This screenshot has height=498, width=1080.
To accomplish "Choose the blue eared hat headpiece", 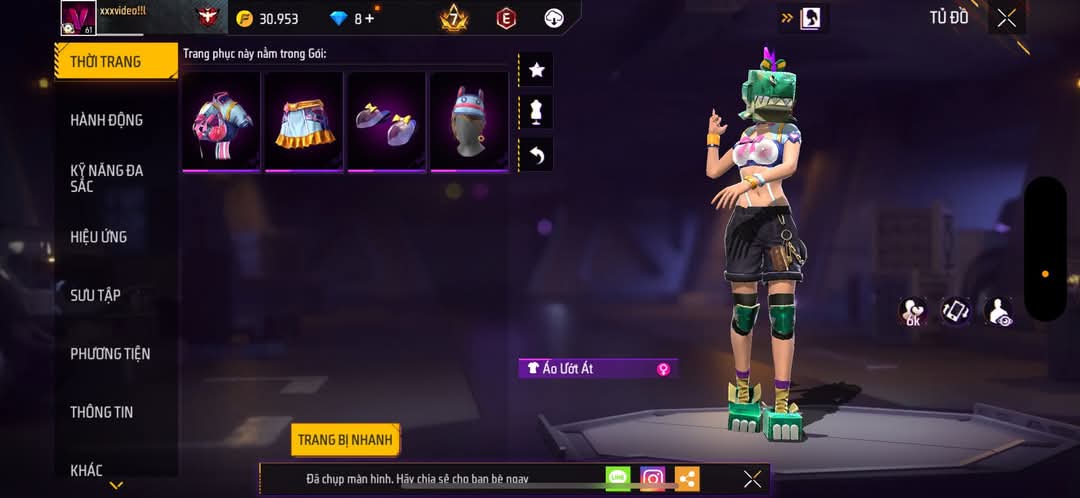I will [469, 120].
